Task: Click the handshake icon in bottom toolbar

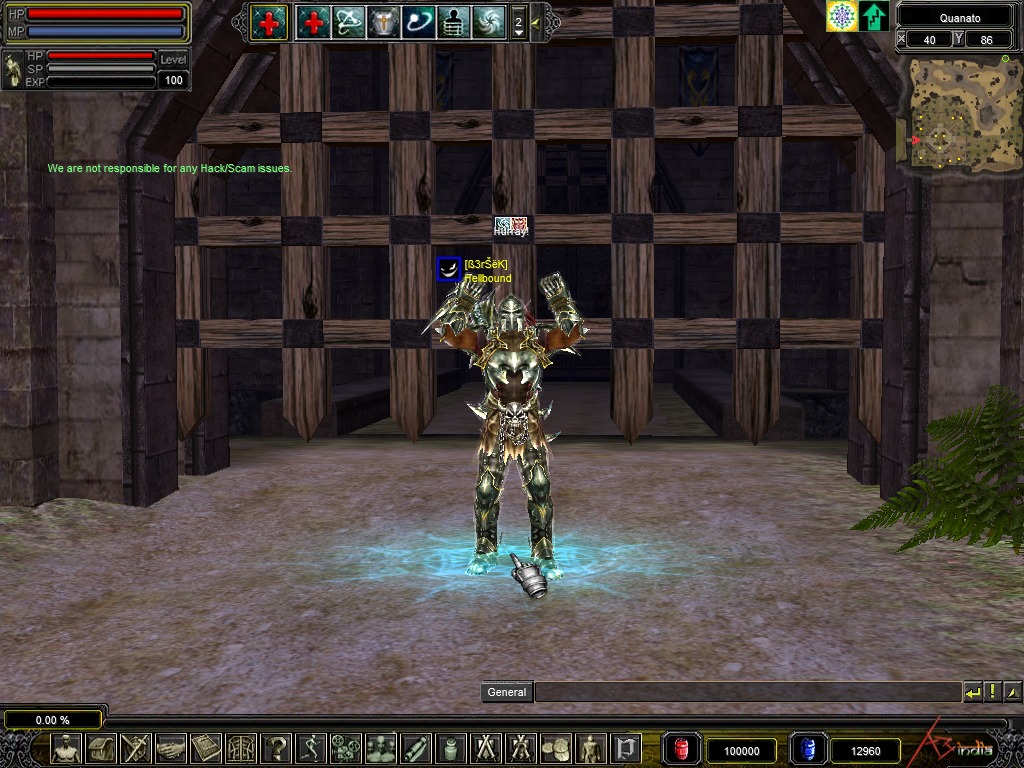Action: (171, 748)
